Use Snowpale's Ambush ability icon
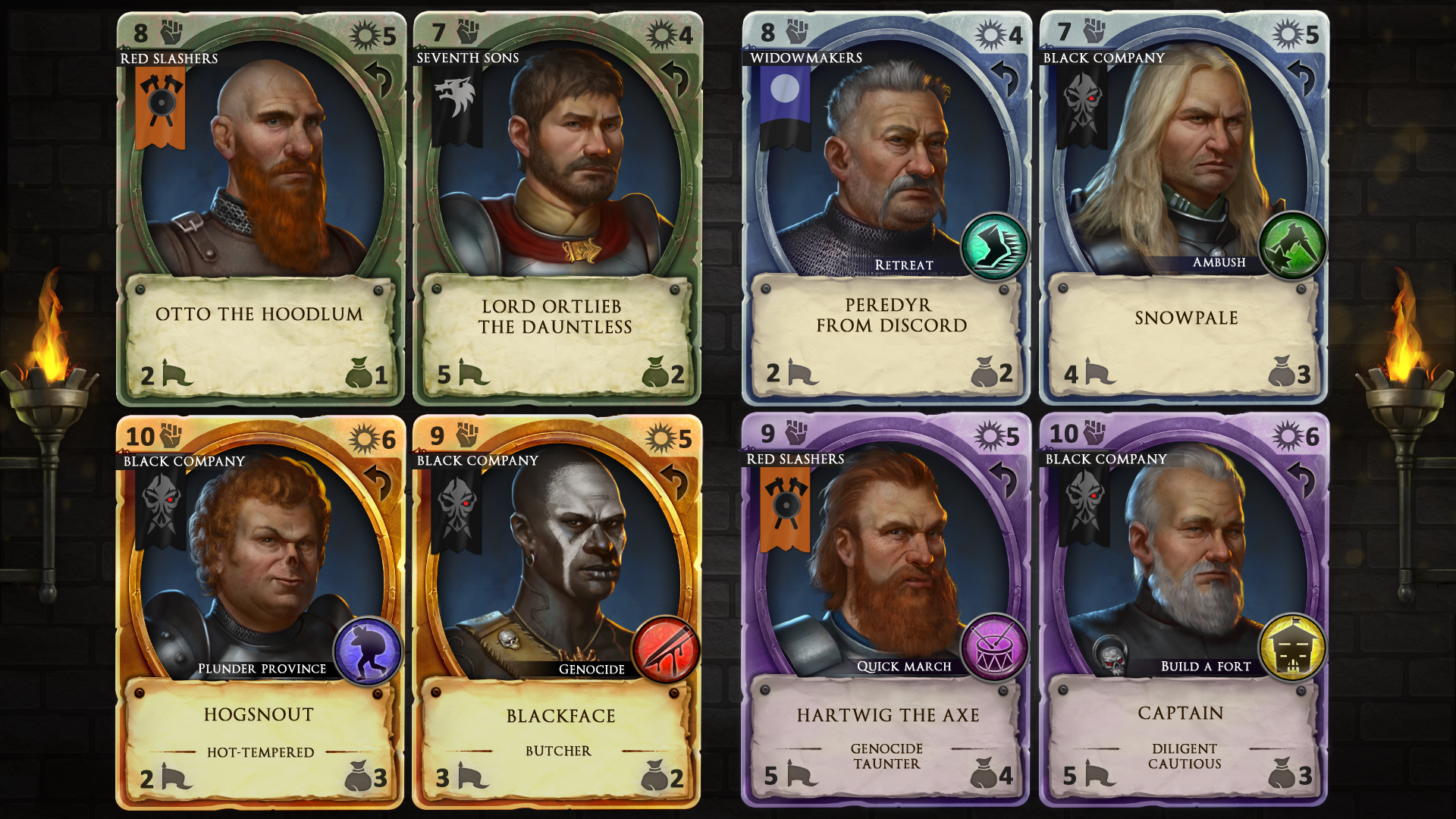1456x819 pixels. 1292,246
